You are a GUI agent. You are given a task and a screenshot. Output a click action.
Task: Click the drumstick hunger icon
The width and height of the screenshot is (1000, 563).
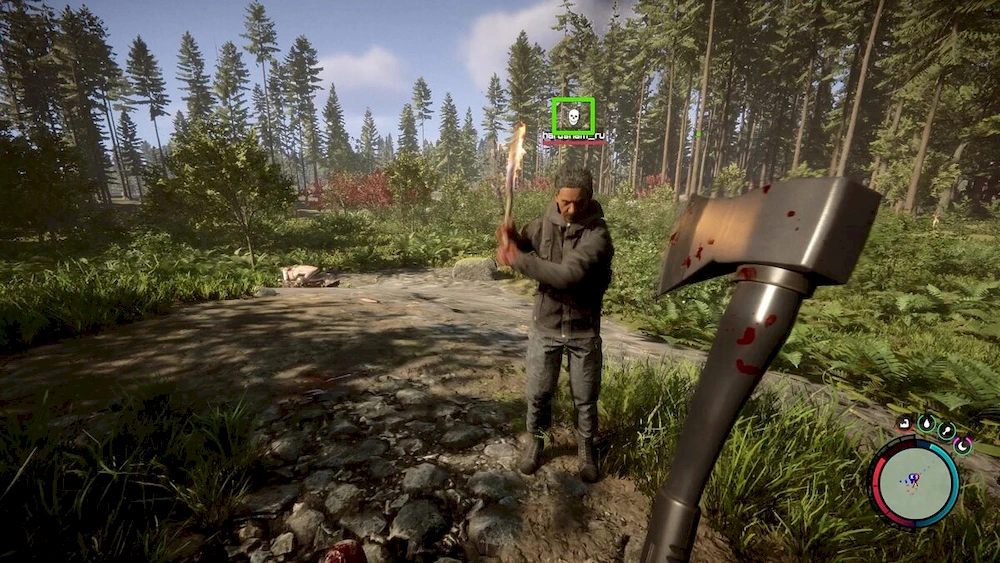[945, 431]
